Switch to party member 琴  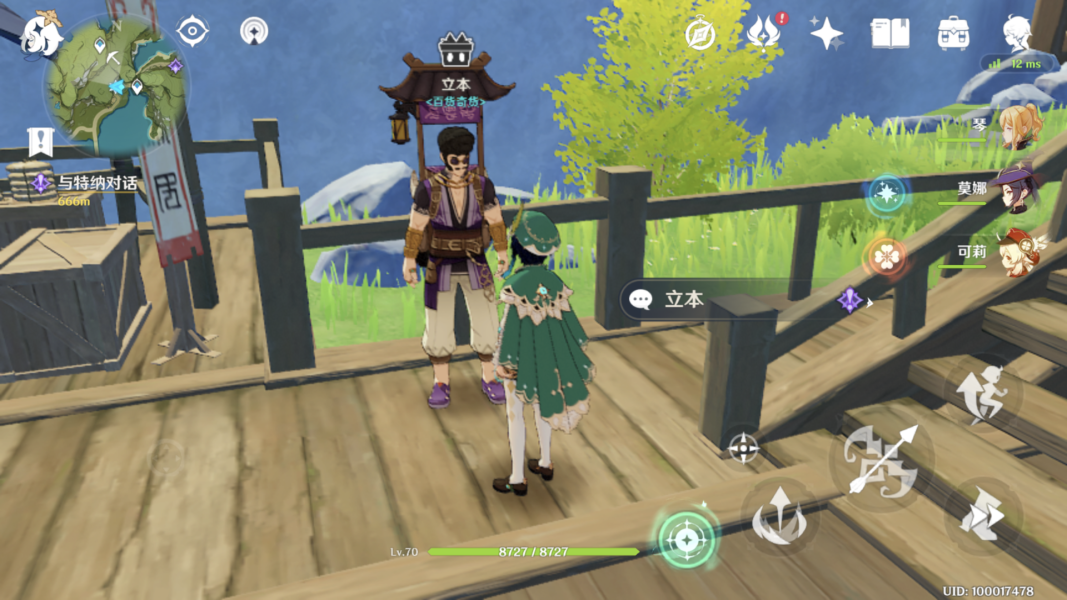(x=1017, y=128)
